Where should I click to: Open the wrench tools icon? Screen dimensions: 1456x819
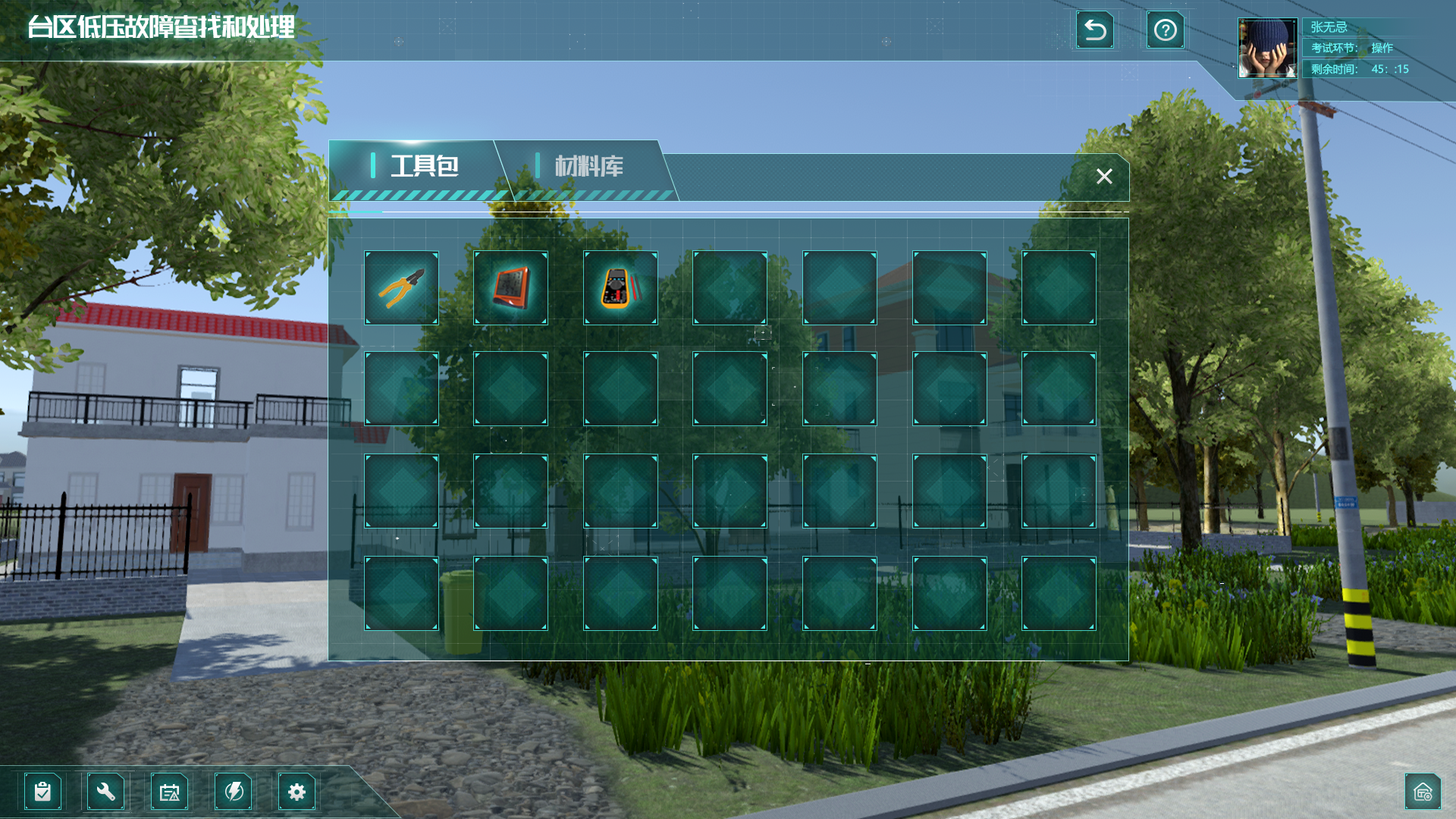[x=106, y=792]
